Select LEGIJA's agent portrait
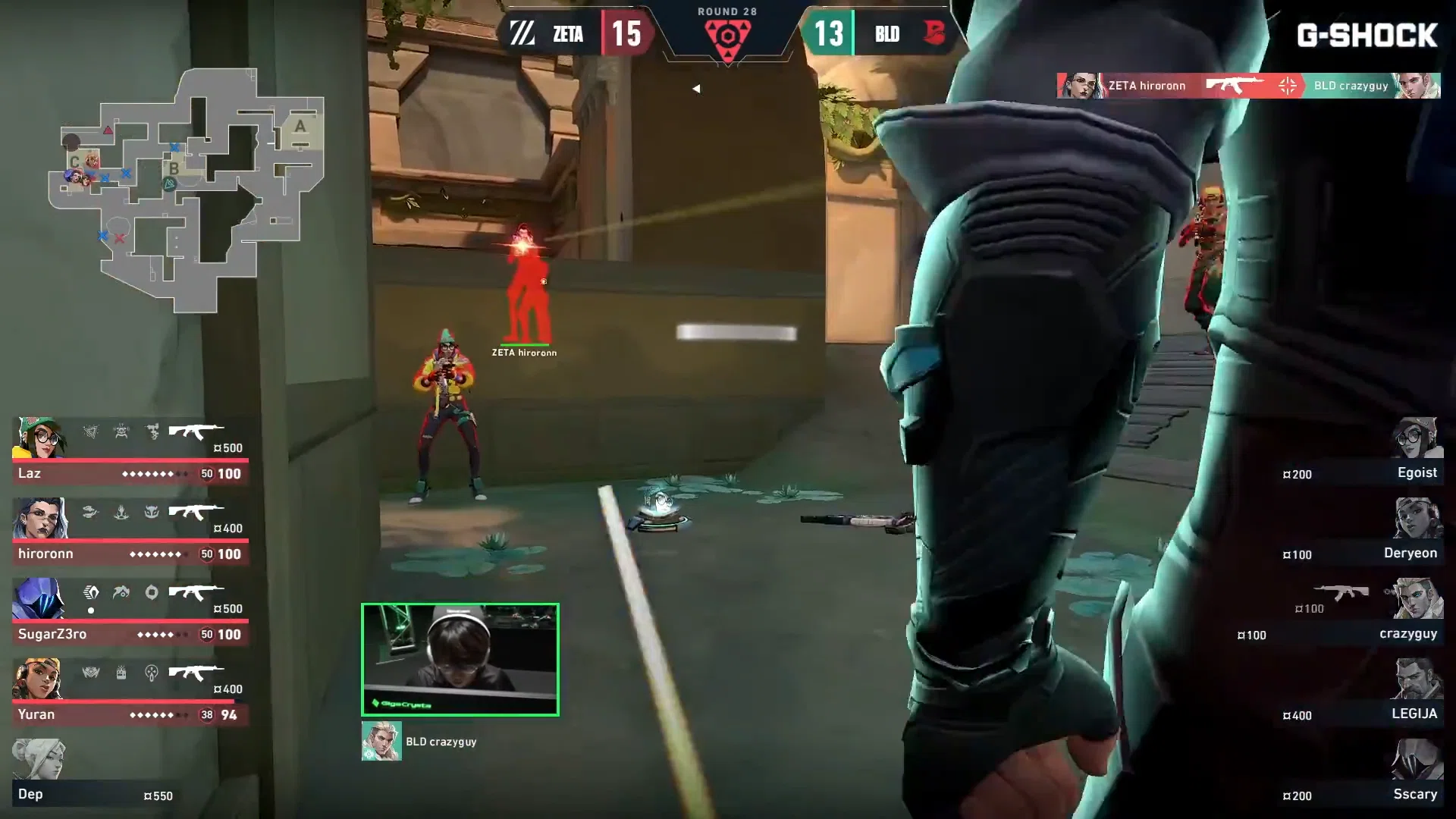This screenshot has width=1456, height=819. tap(1417, 679)
